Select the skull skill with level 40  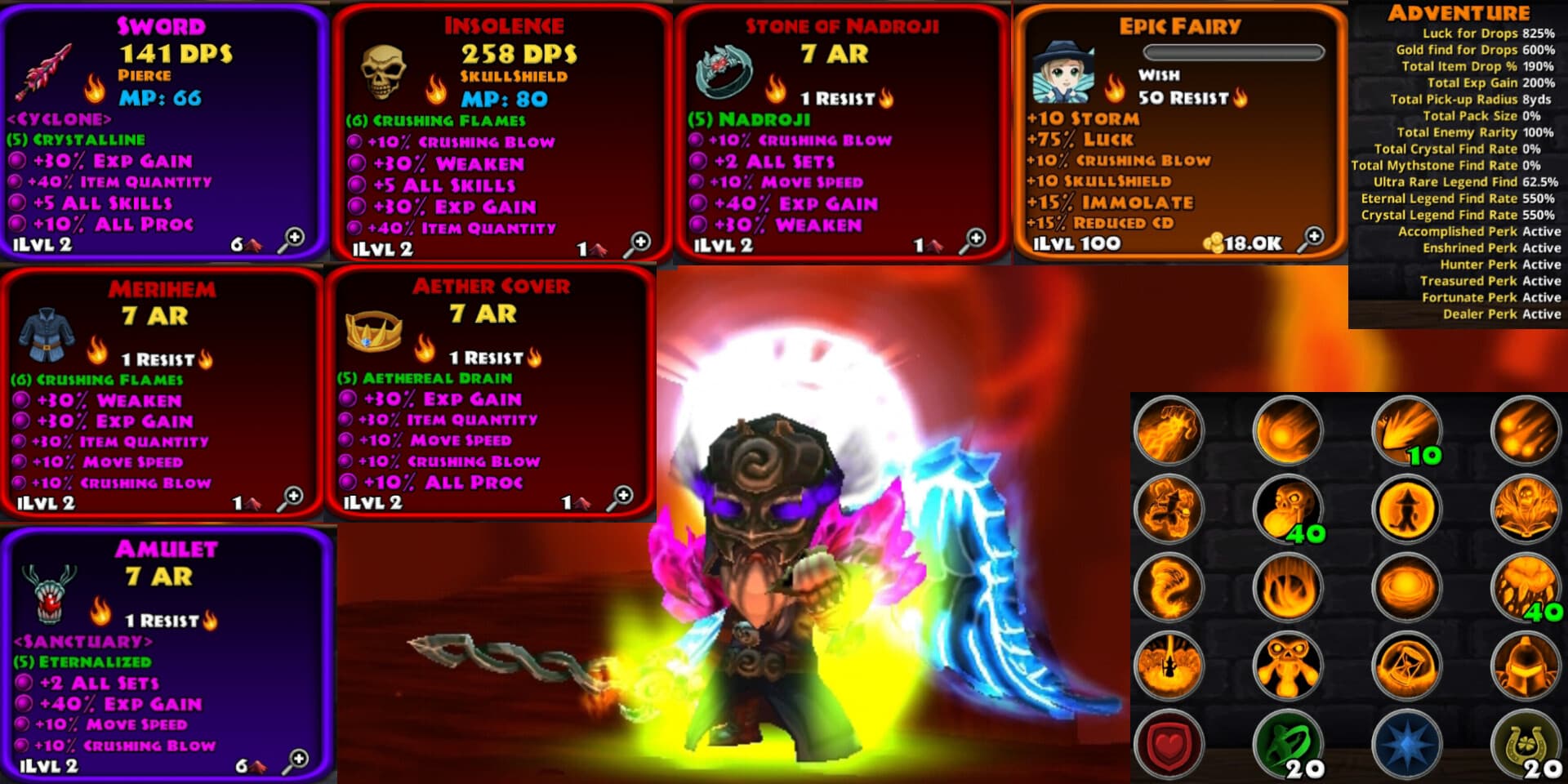pyautogui.click(x=1288, y=509)
